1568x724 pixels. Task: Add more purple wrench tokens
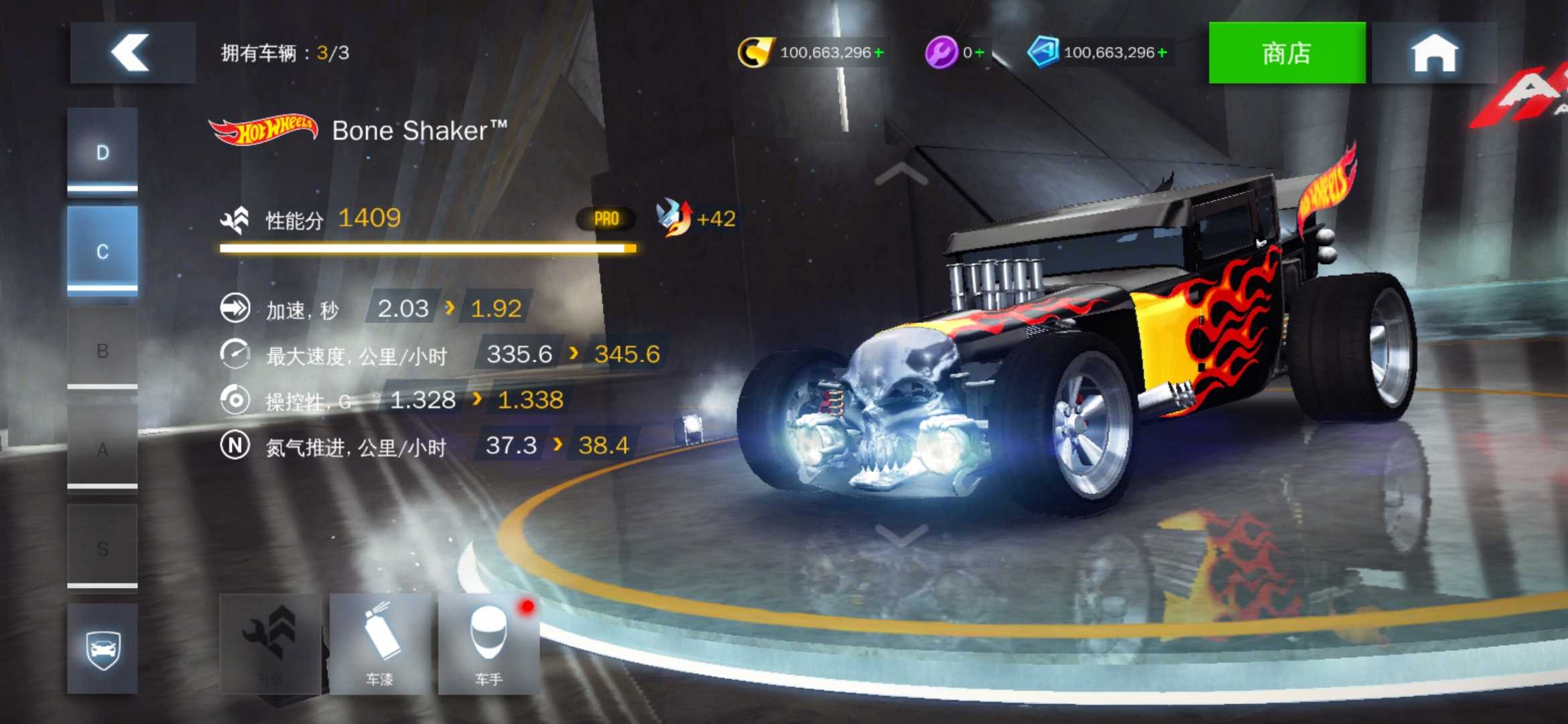[979, 52]
